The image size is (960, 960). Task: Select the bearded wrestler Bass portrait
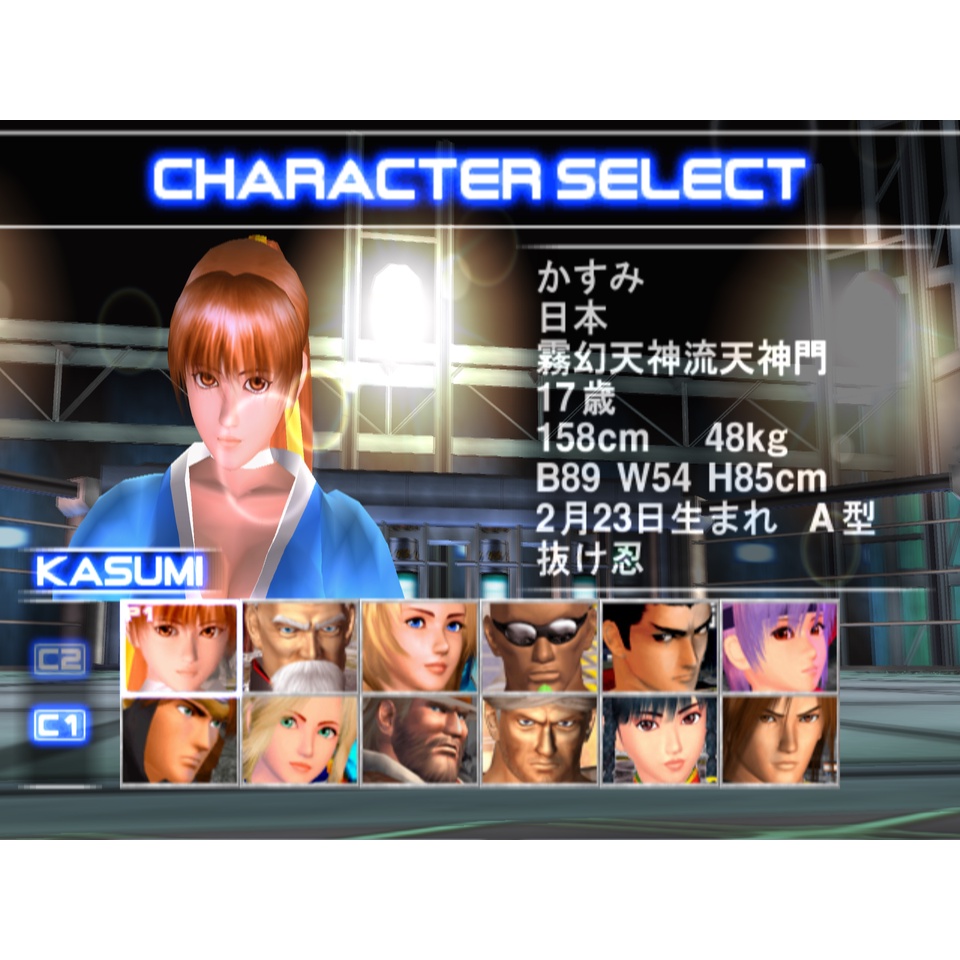click(420, 740)
